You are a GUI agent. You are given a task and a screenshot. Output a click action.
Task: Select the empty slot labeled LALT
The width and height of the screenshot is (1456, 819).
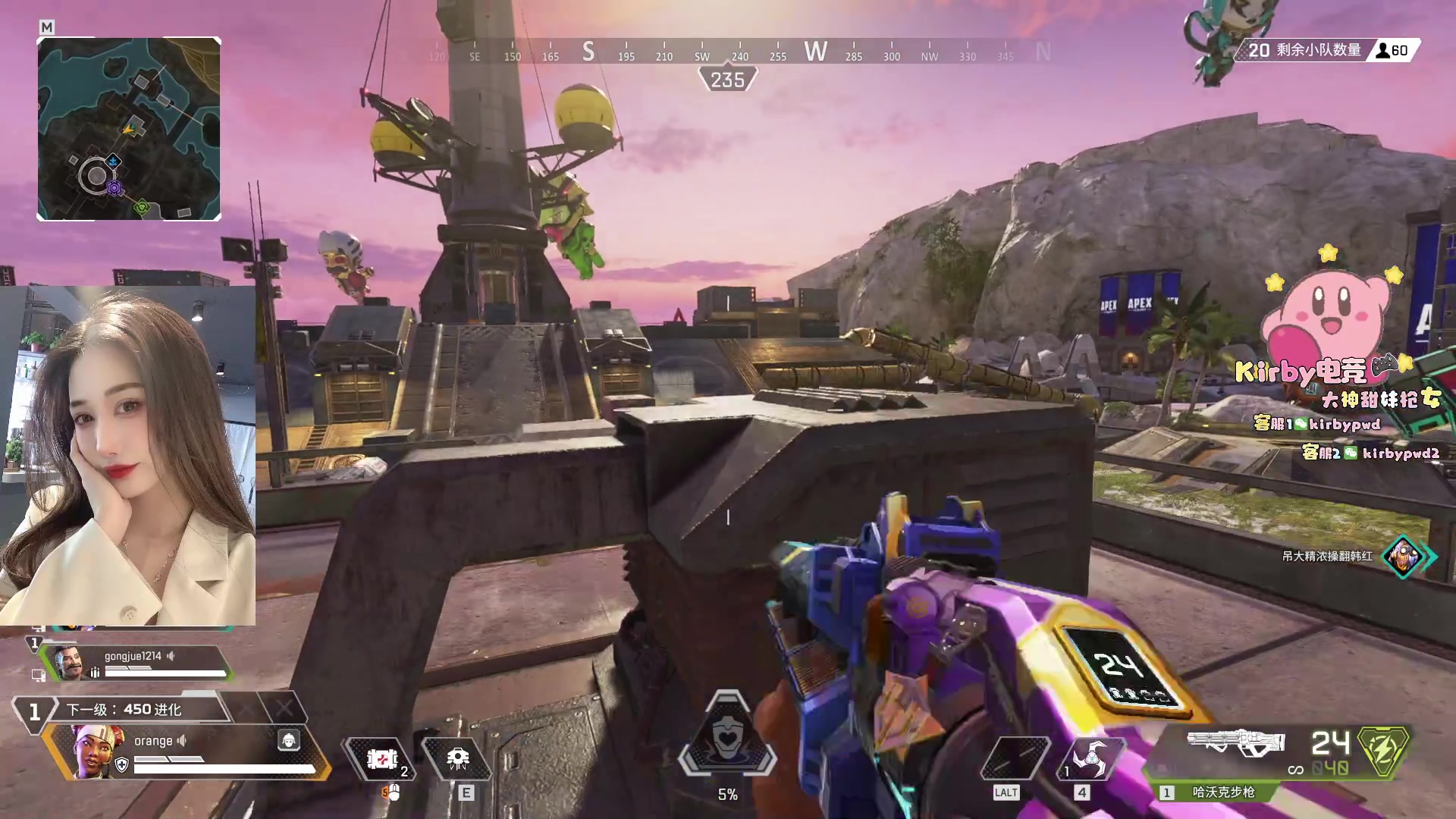tap(1015, 758)
